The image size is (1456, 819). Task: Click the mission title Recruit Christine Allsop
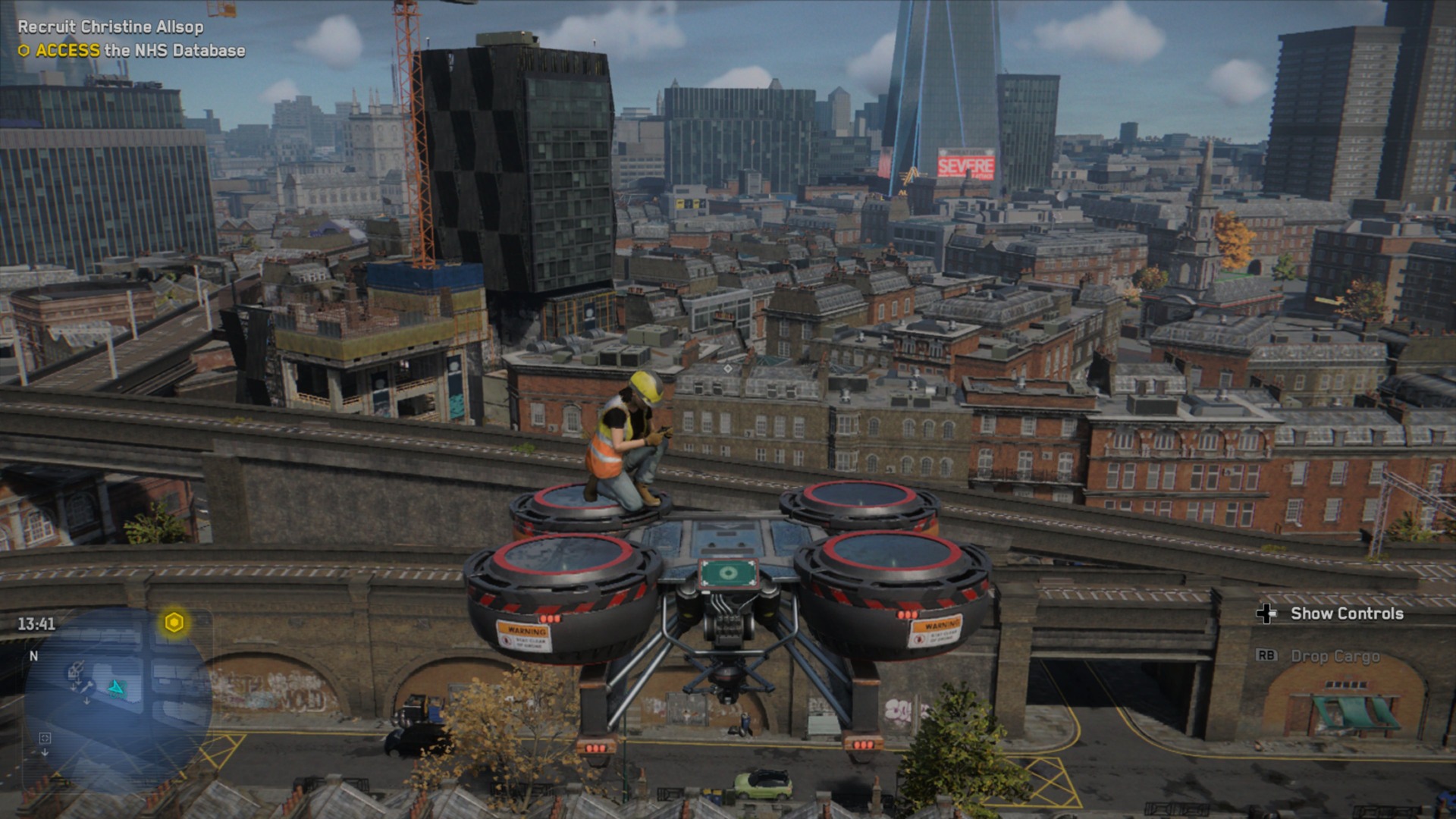[109, 25]
